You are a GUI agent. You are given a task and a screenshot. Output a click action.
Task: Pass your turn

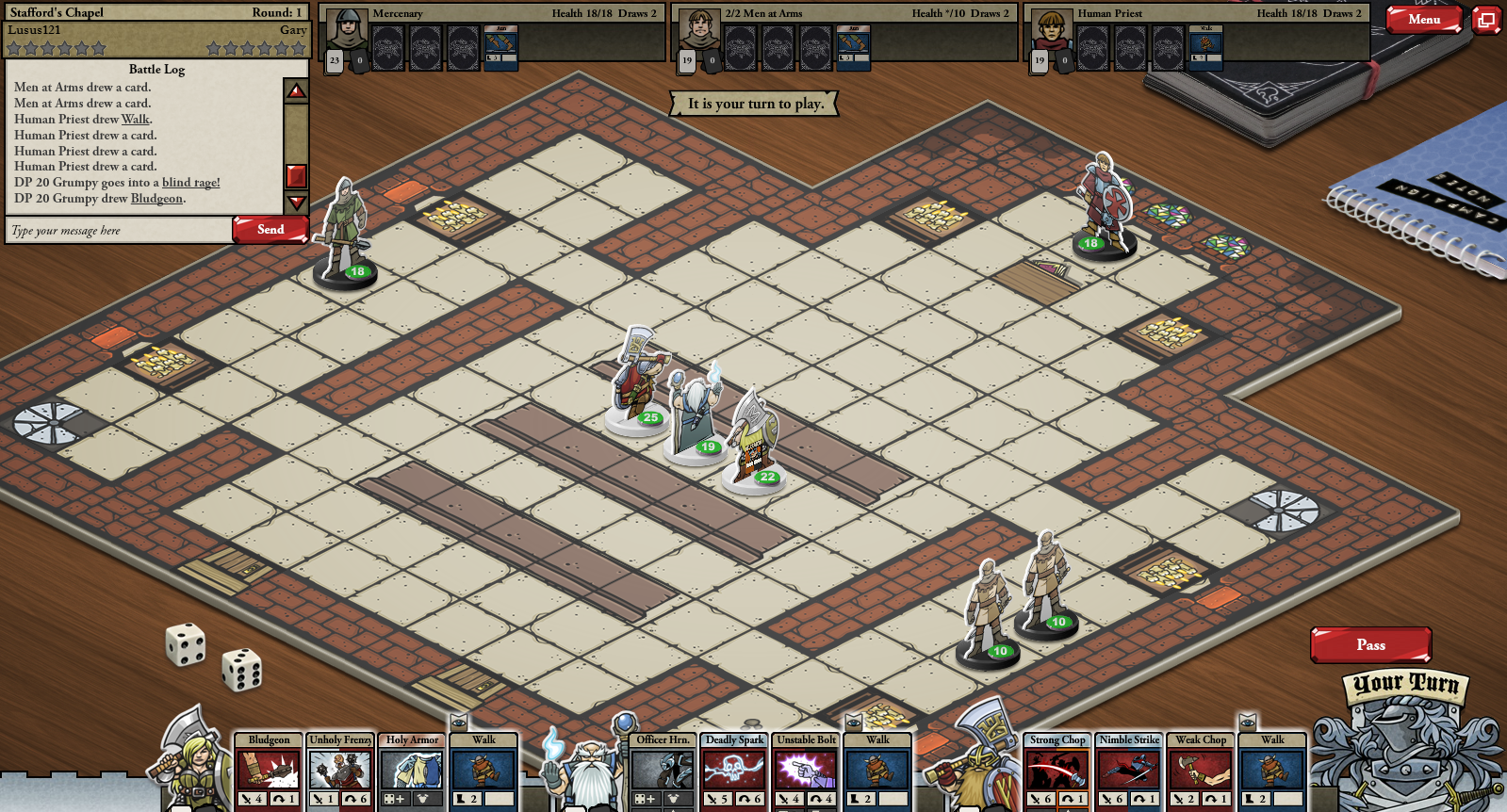[1370, 644]
